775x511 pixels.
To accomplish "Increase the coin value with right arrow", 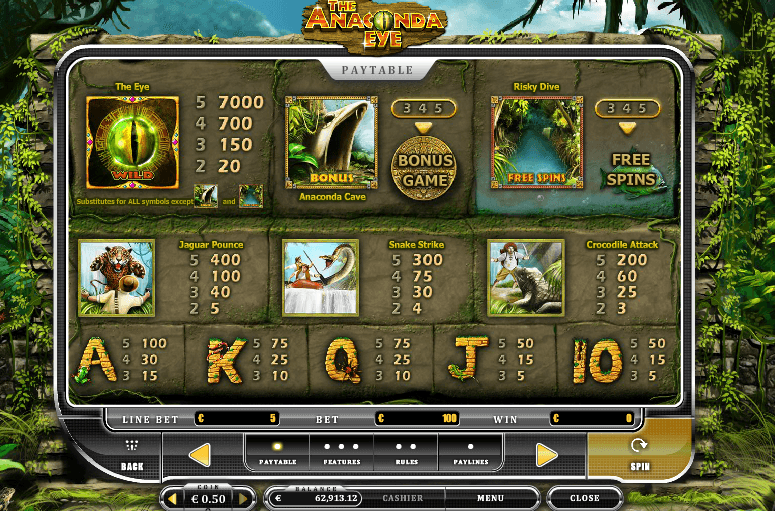I will [243, 498].
